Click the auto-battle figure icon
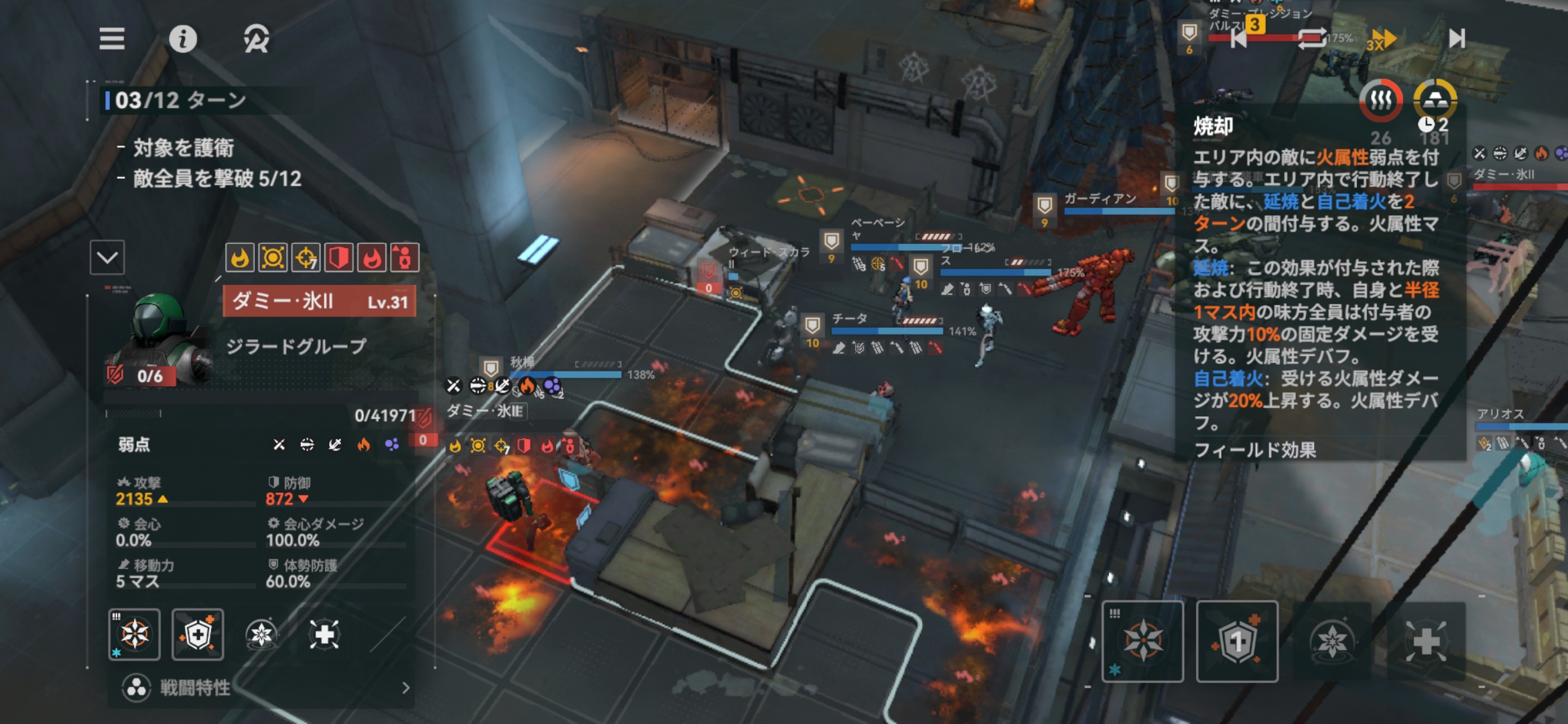 point(256,39)
